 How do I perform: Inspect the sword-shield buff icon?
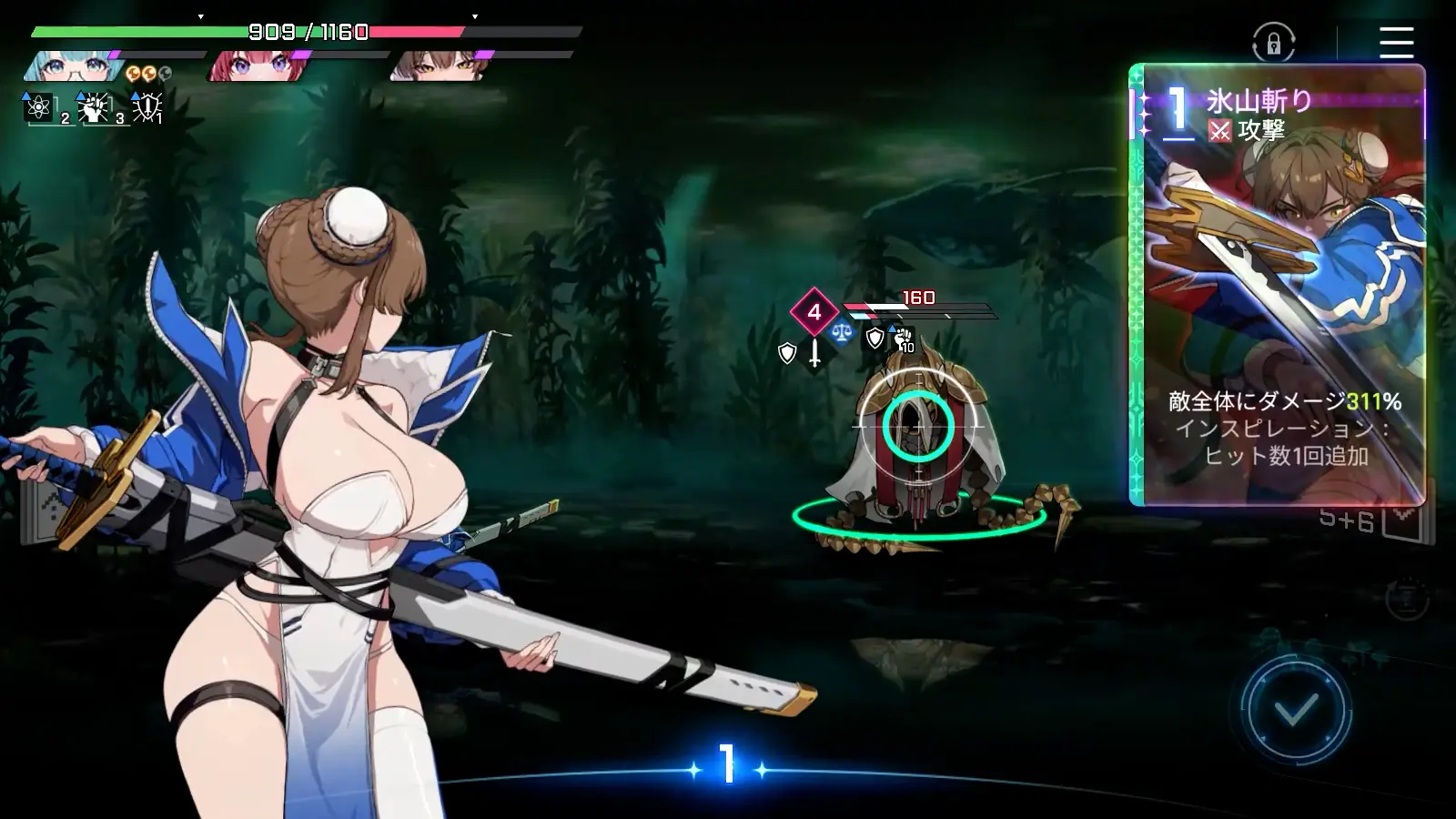pyautogui.click(x=147, y=107)
